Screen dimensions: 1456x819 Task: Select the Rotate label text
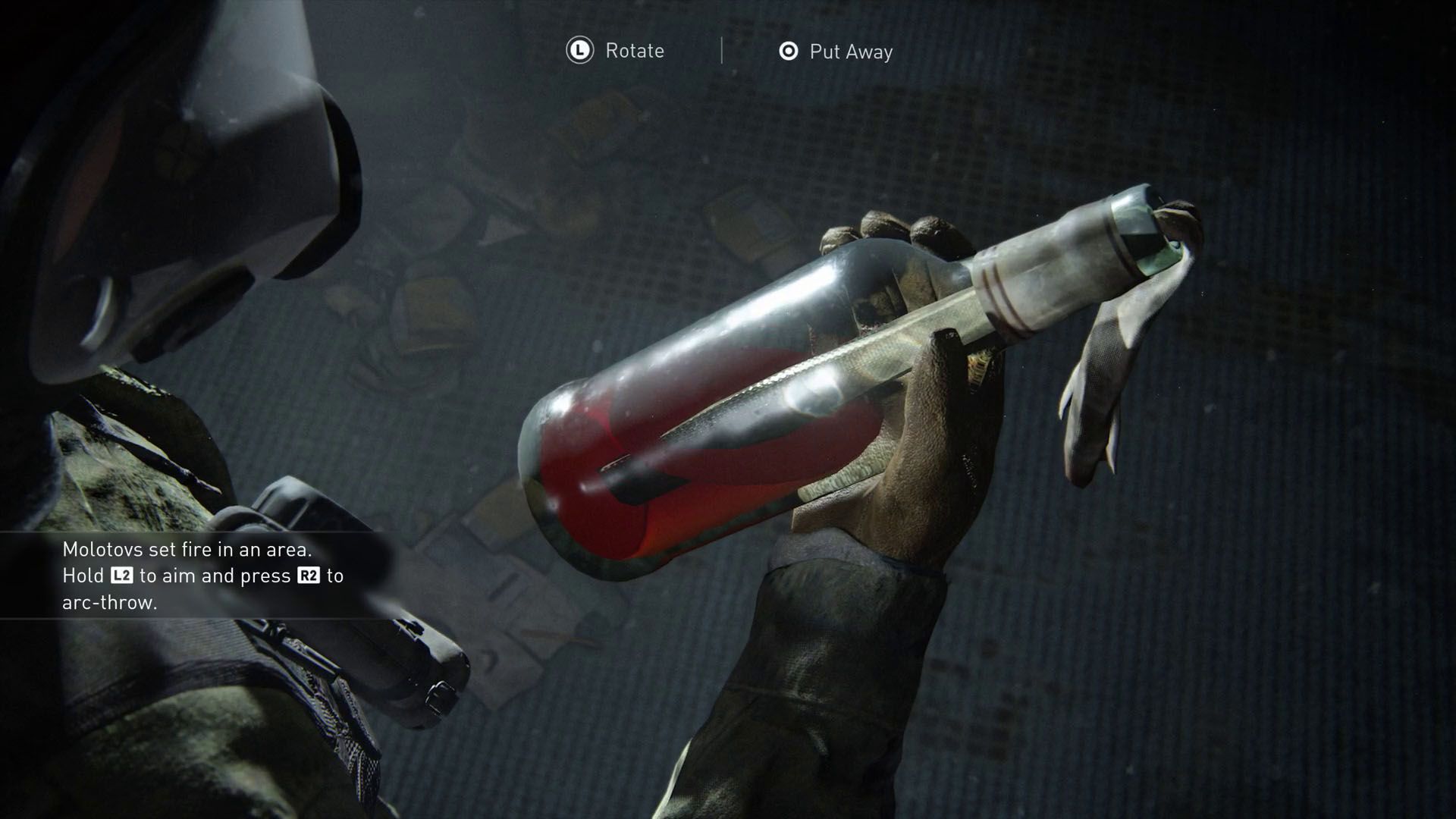(x=634, y=51)
